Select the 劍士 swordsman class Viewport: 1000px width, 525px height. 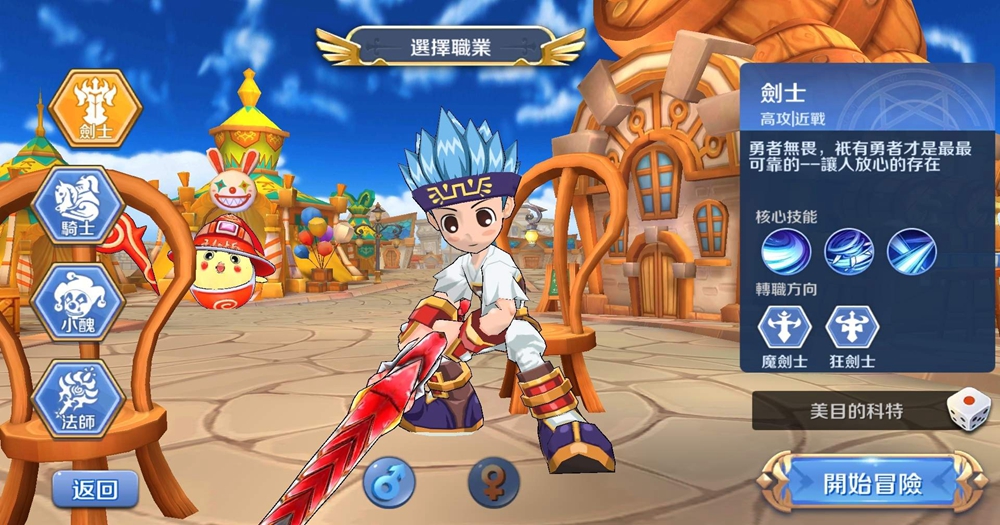tap(96, 107)
